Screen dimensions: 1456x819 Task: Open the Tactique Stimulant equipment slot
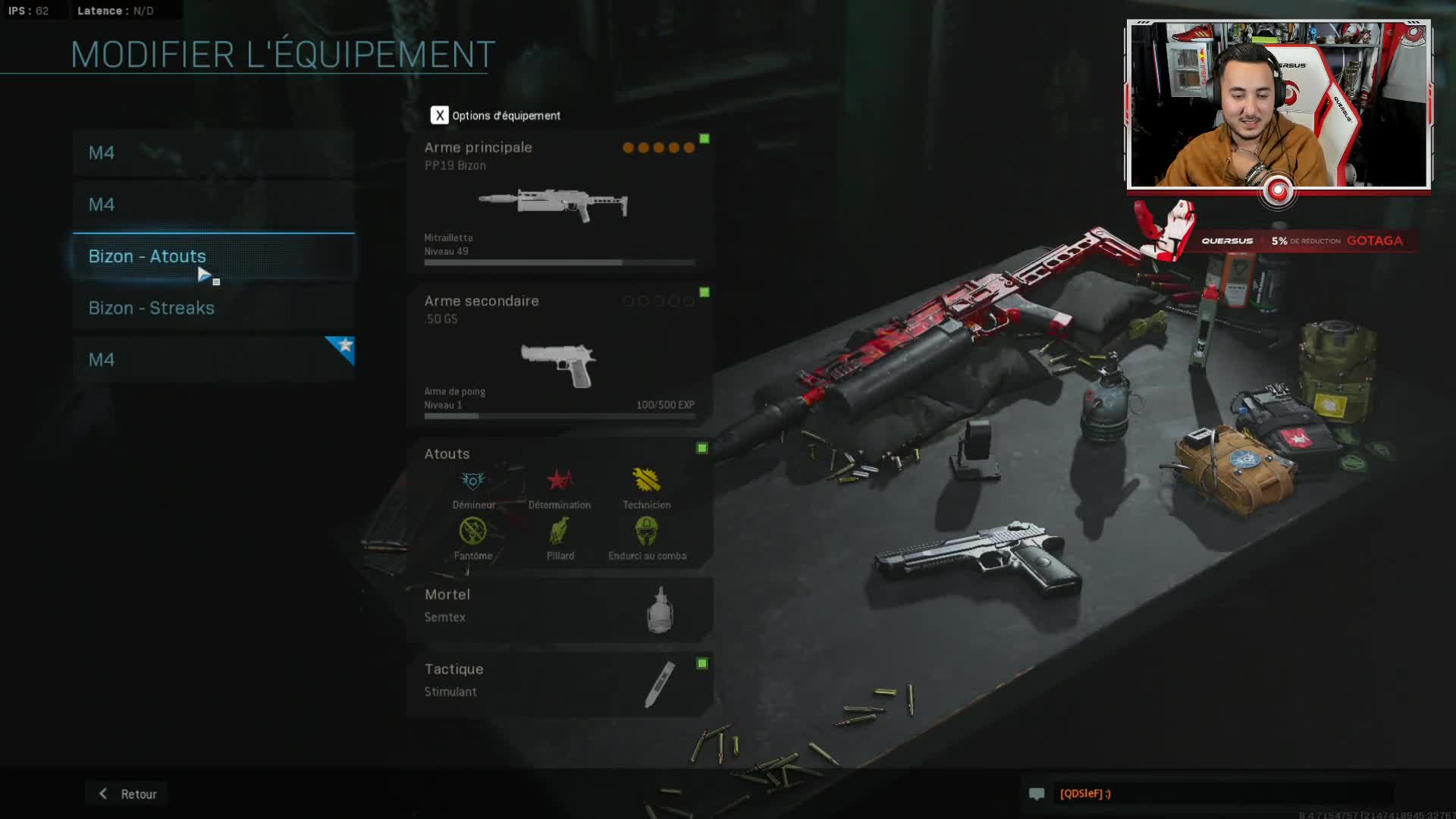coord(560,682)
